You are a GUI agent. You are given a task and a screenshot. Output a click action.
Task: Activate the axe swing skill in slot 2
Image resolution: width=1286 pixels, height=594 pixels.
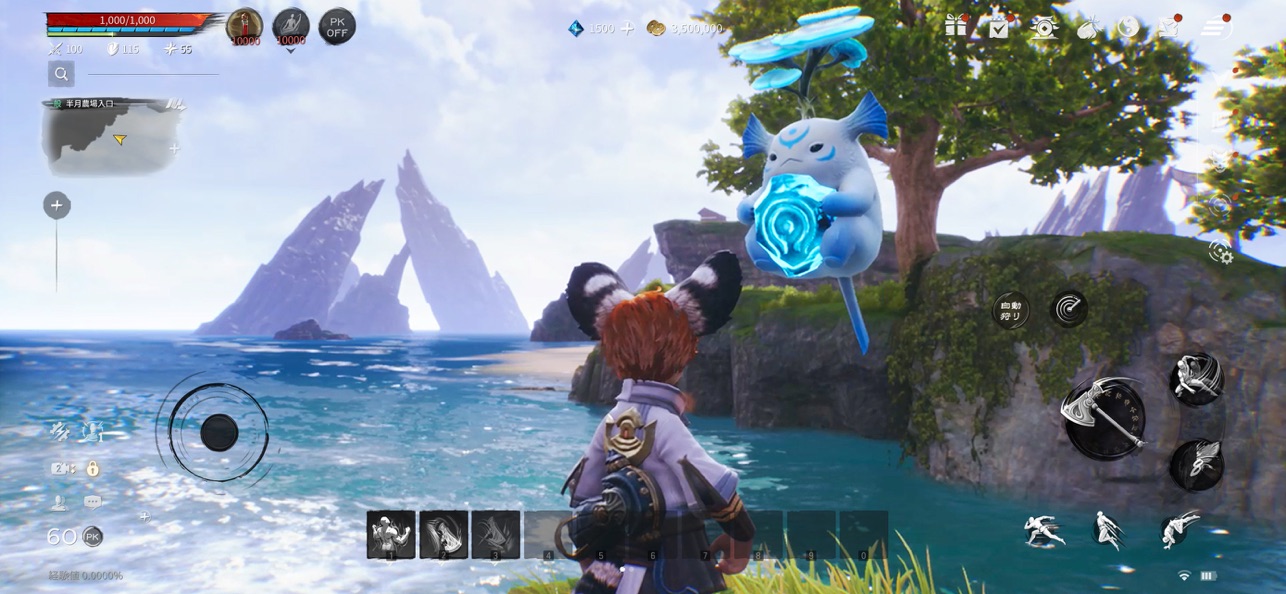tap(443, 534)
